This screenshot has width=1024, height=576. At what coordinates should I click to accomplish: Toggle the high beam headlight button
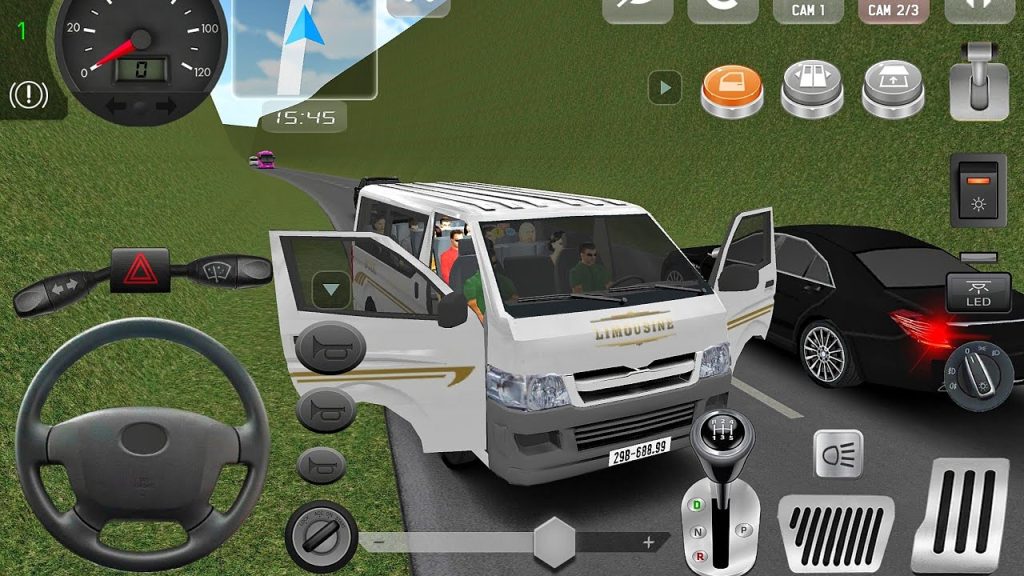838,454
